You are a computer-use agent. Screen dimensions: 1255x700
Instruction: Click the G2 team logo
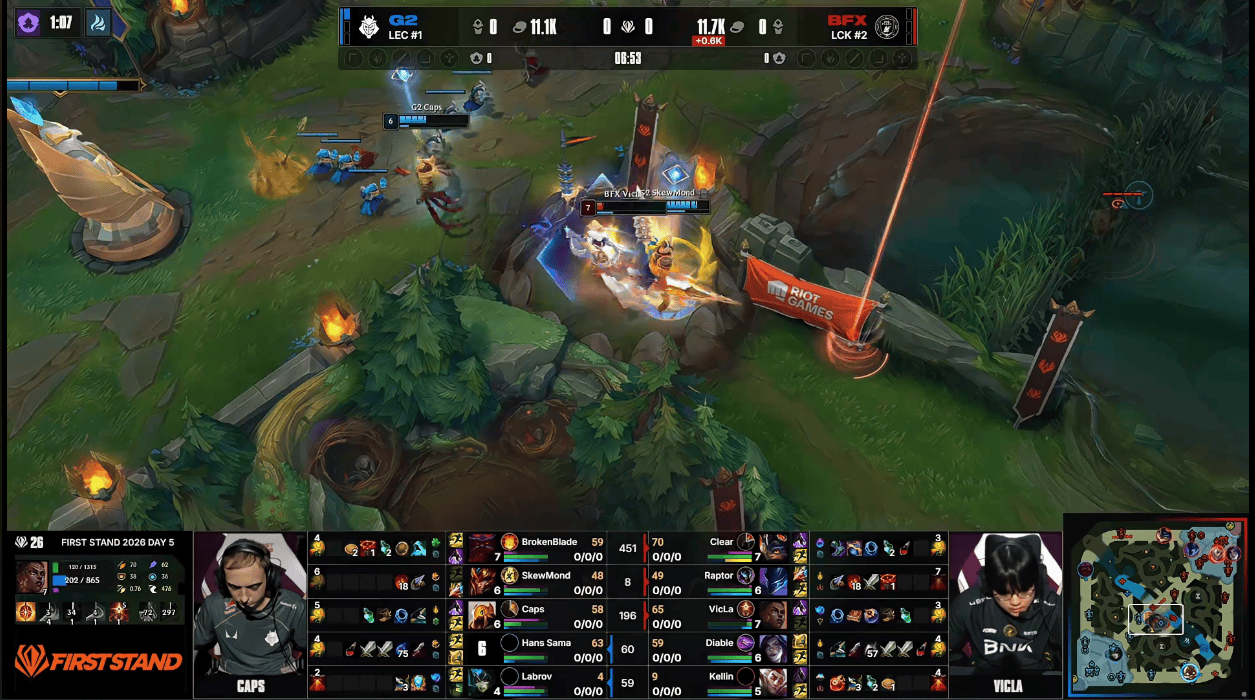[368, 27]
